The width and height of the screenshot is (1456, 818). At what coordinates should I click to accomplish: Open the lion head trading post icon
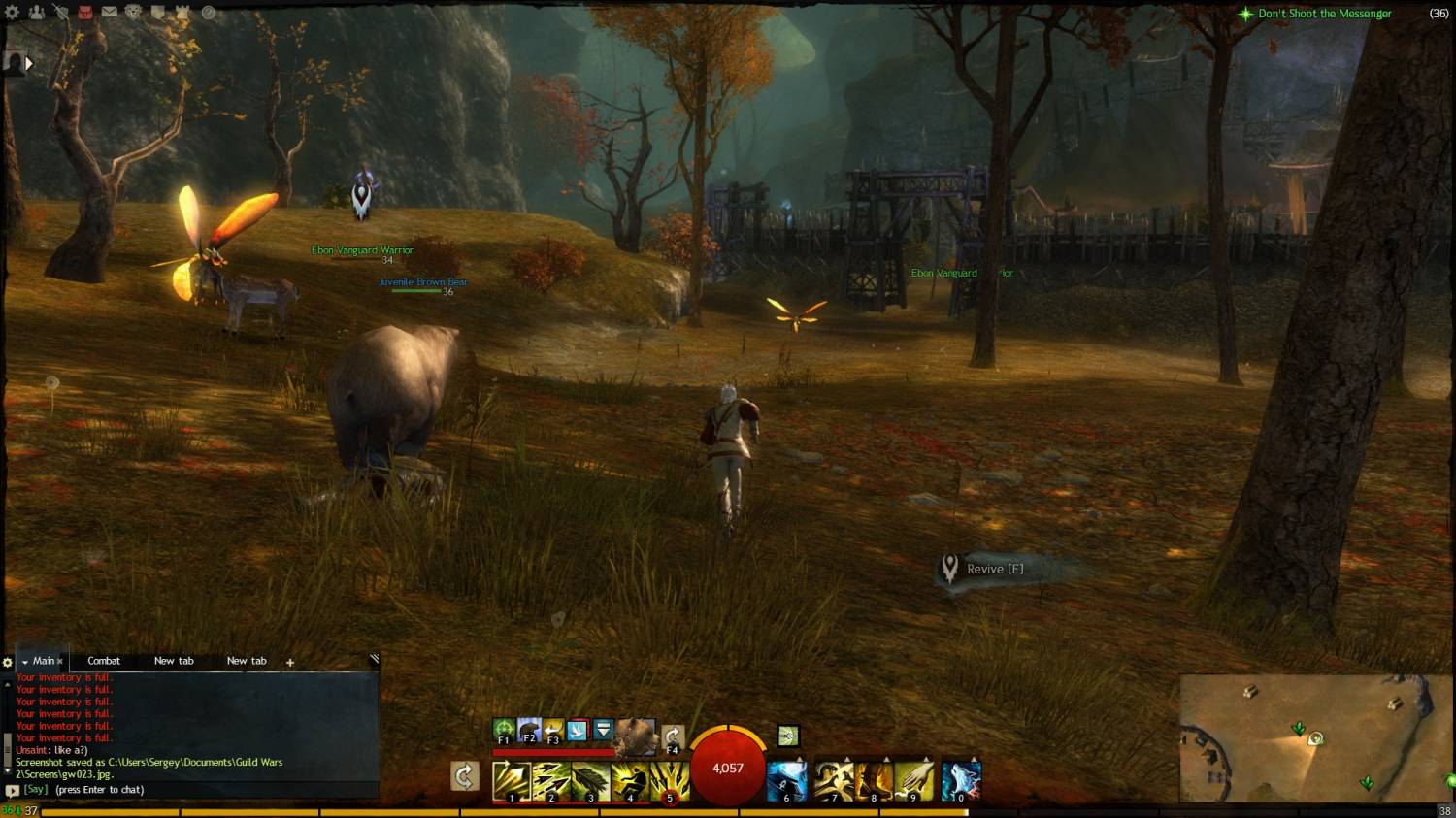tap(134, 13)
